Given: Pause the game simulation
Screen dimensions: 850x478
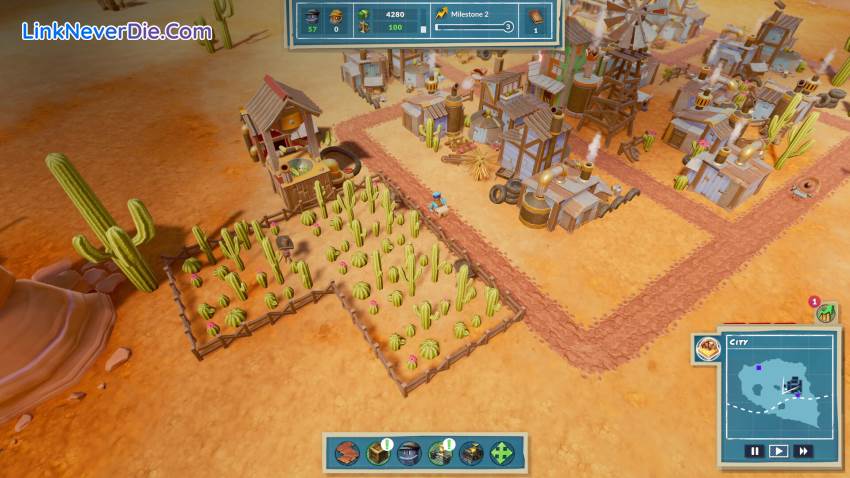Looking at the screenshot, I should (x=756, y=451).
